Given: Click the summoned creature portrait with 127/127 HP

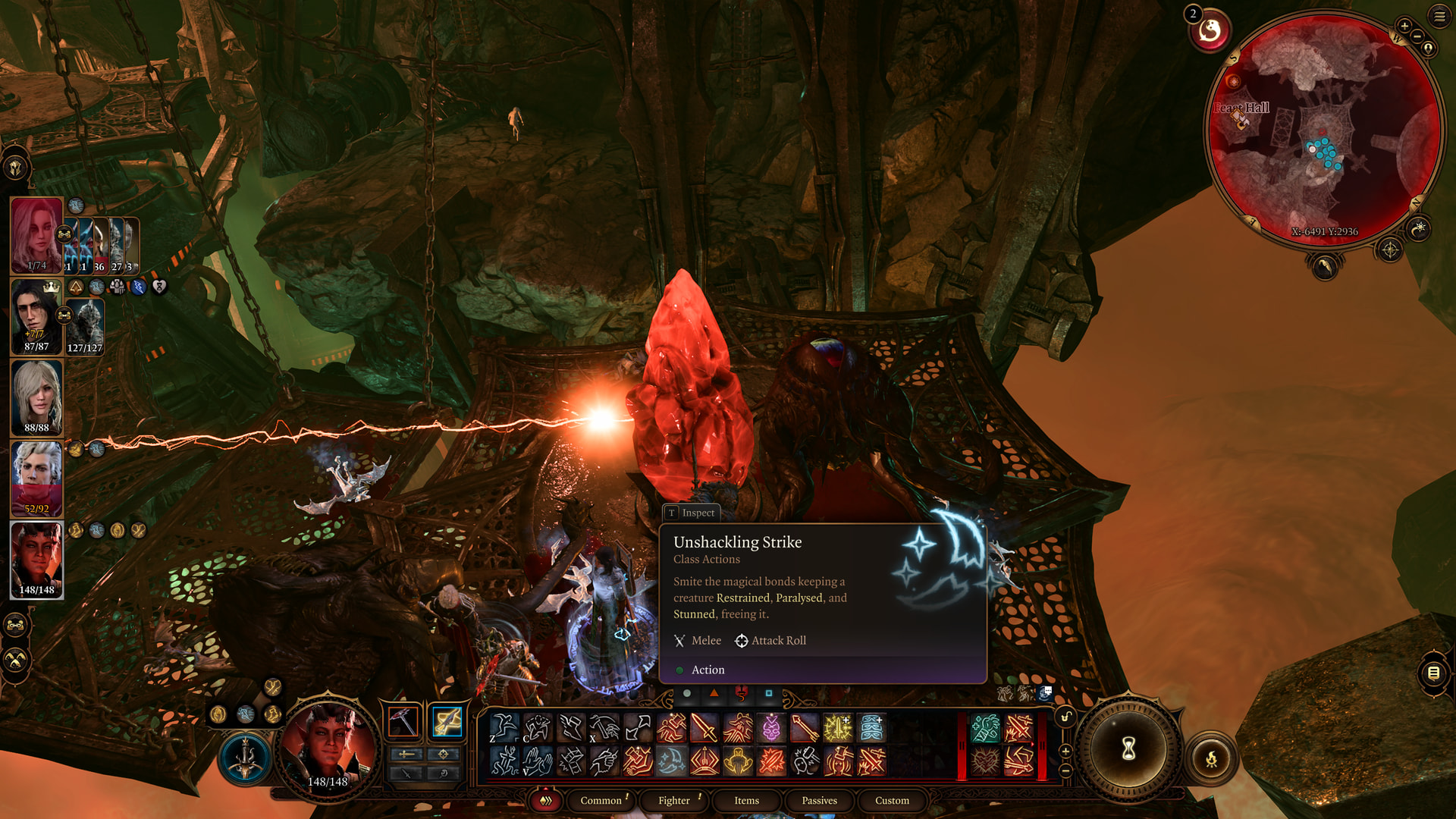Looking at the screenshot, I should (85, 327).
